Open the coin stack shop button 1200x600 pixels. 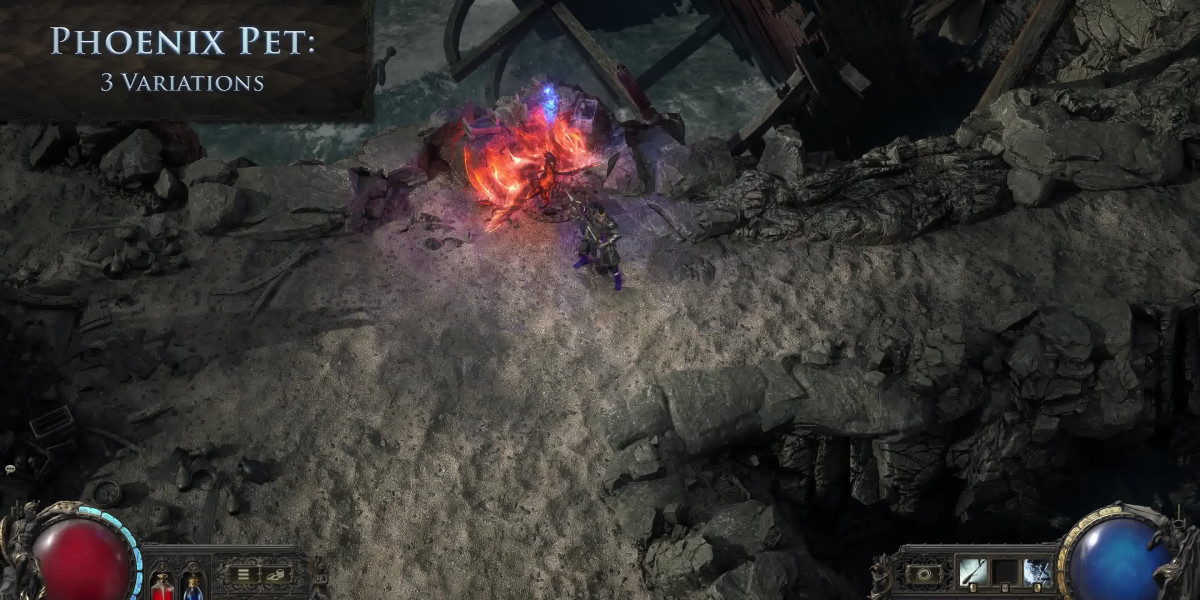point(273,574)
